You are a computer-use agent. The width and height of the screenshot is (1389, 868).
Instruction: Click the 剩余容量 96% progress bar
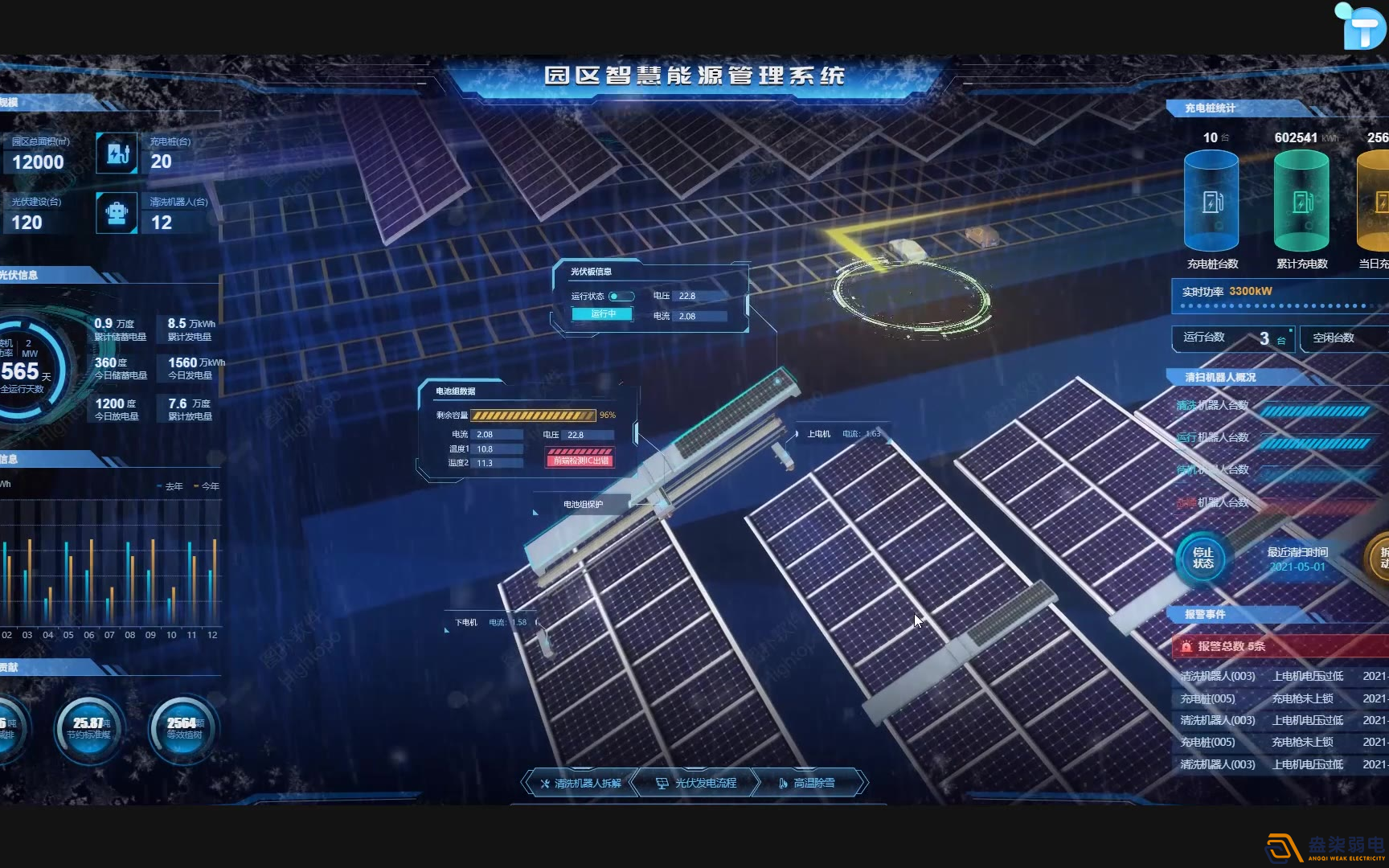coord(533,415)
